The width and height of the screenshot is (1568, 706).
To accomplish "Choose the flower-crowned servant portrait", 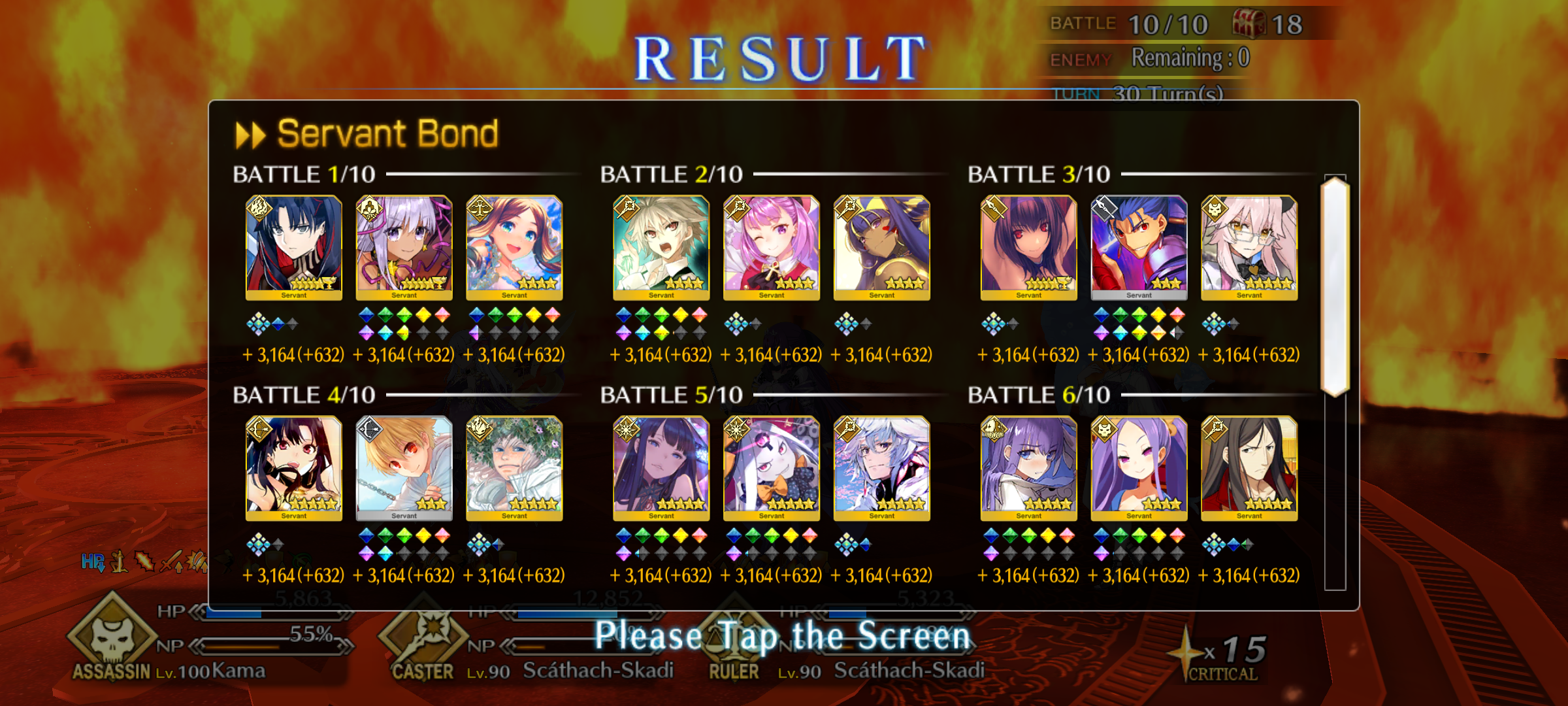I will coord(514,467).
